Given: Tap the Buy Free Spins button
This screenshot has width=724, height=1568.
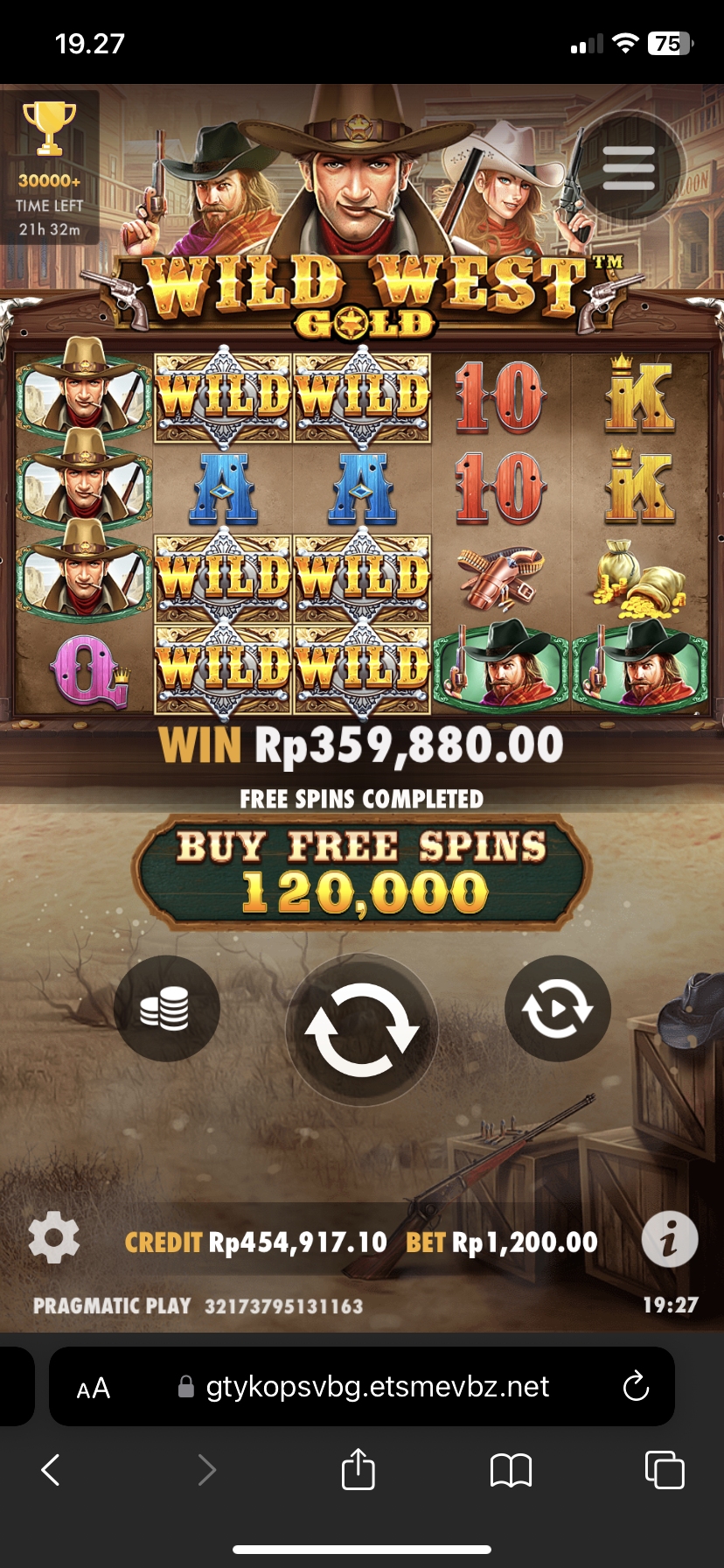Looking at the screenshot, I should pyautogui.click(x=362, y=872).
